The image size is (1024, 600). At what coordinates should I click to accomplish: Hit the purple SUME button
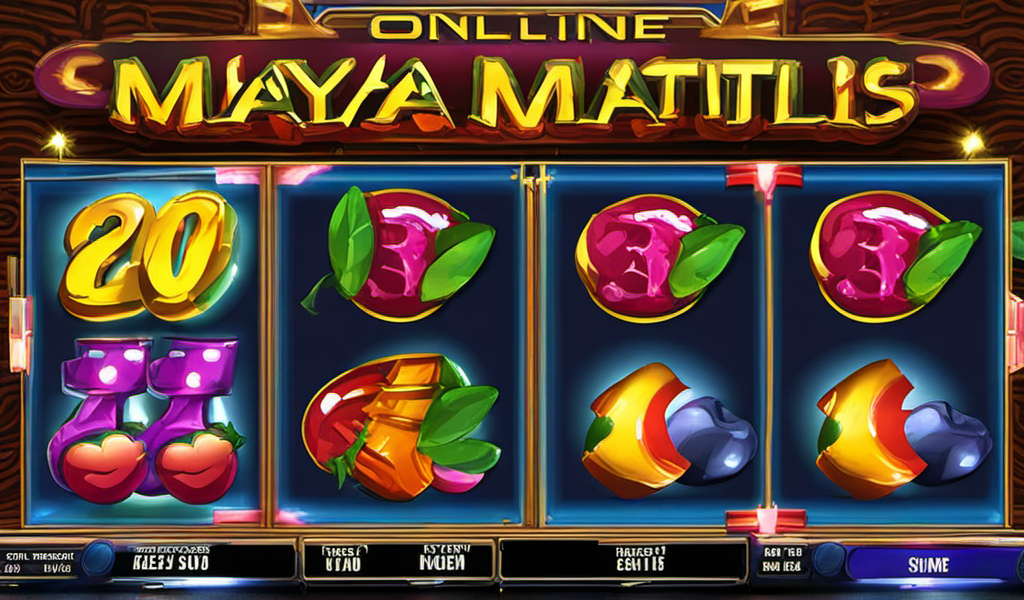[x=930, y=564]
